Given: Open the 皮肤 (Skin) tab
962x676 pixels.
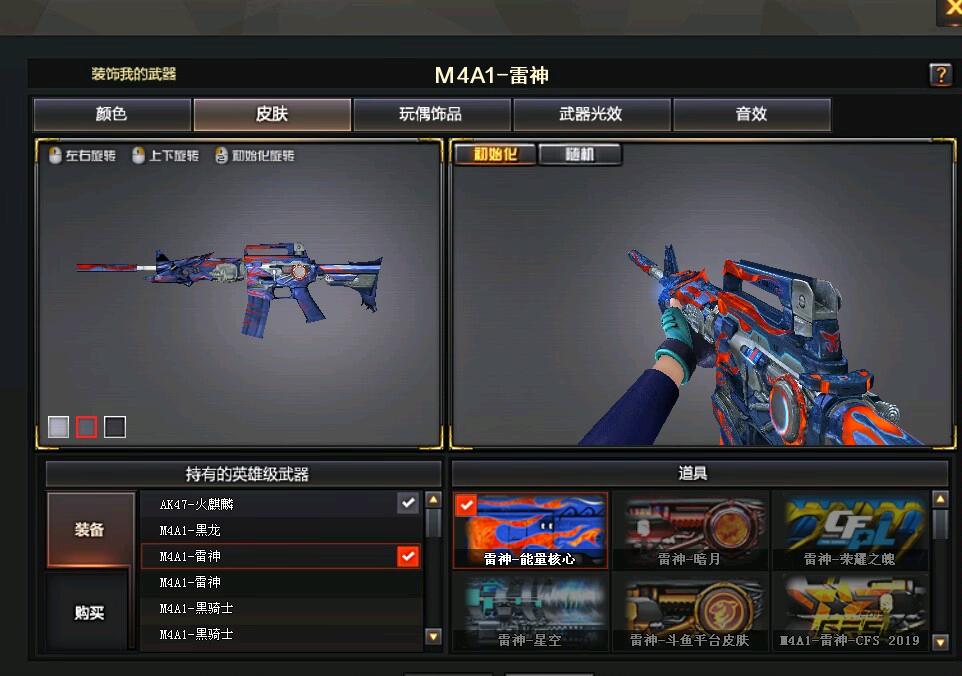Looking at the screenshot, I should [x=272, y=115].
